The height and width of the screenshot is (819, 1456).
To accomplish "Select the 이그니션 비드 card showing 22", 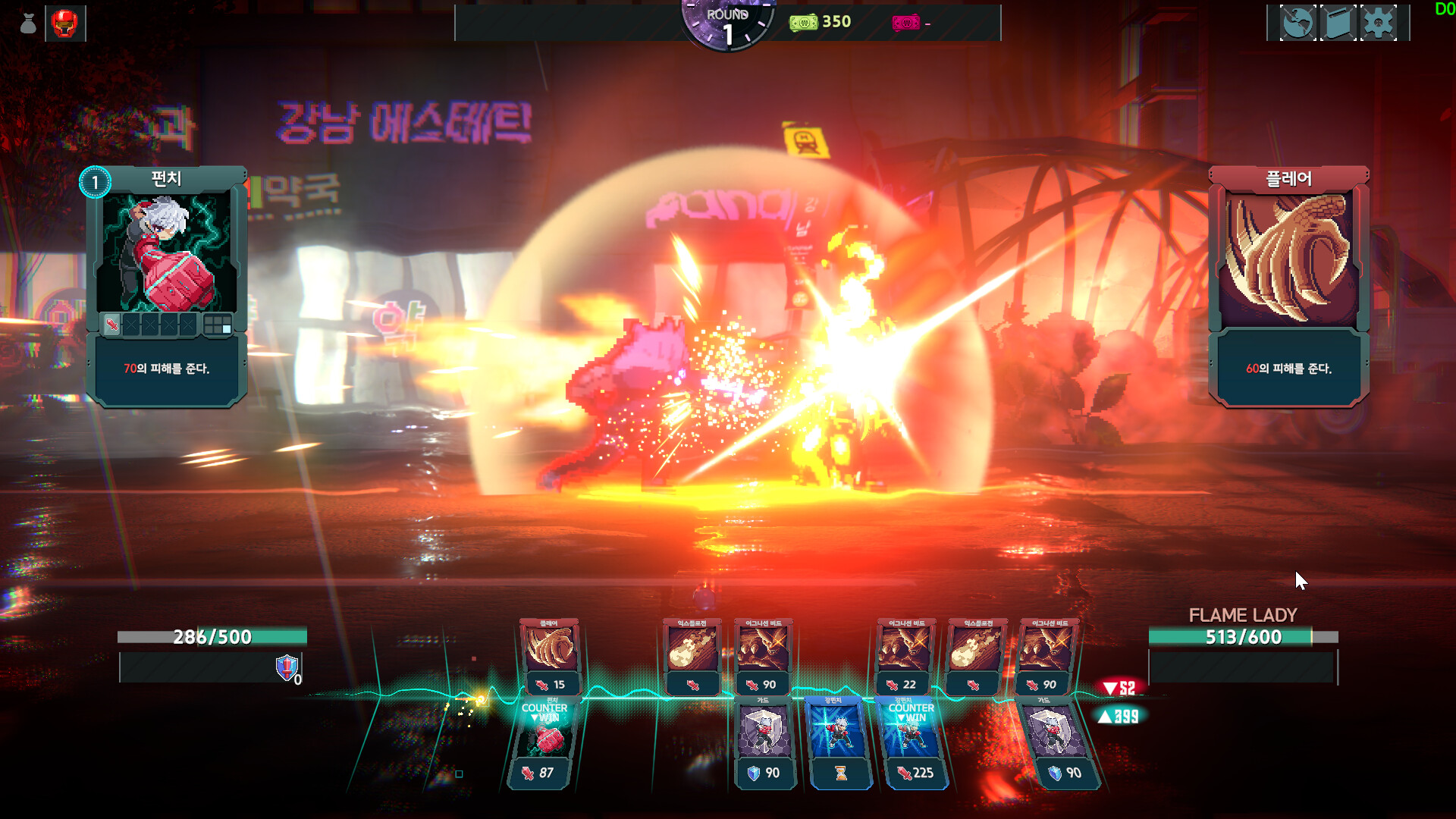I will tap(904, 657).
